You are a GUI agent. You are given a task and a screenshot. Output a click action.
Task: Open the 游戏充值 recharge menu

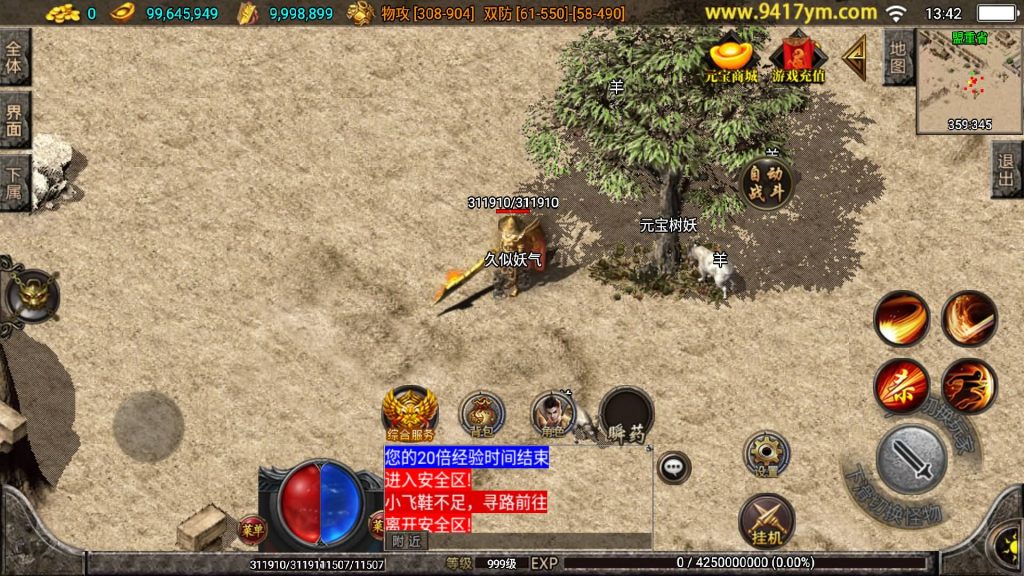(x=798, y=58)
